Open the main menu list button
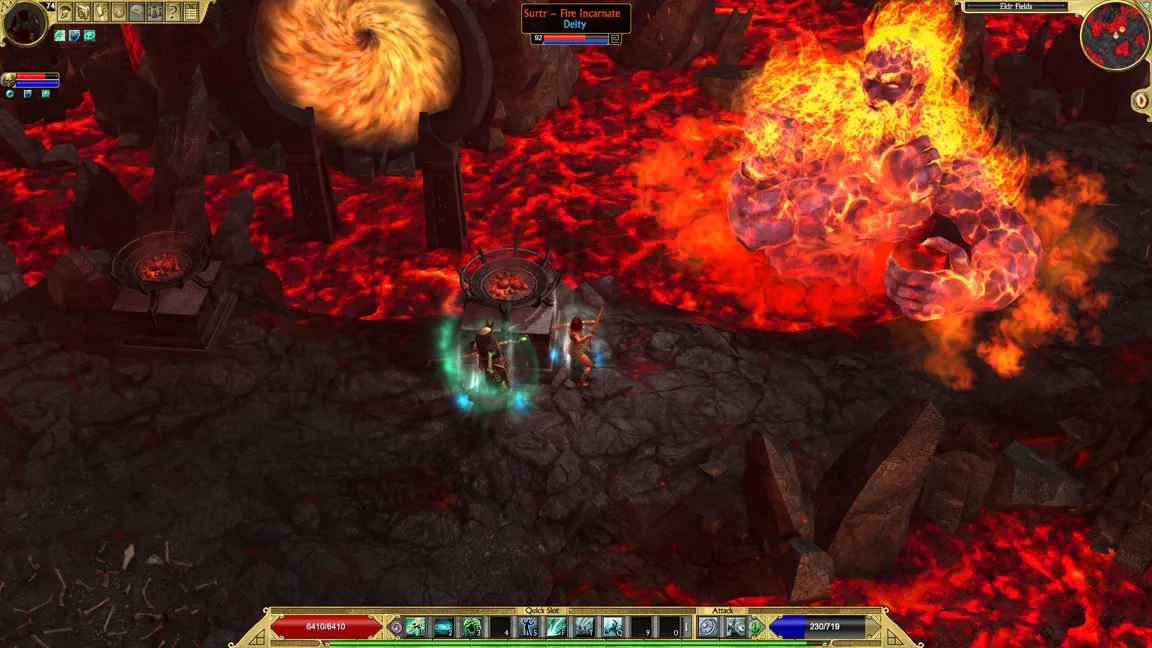 click(191, 12)
